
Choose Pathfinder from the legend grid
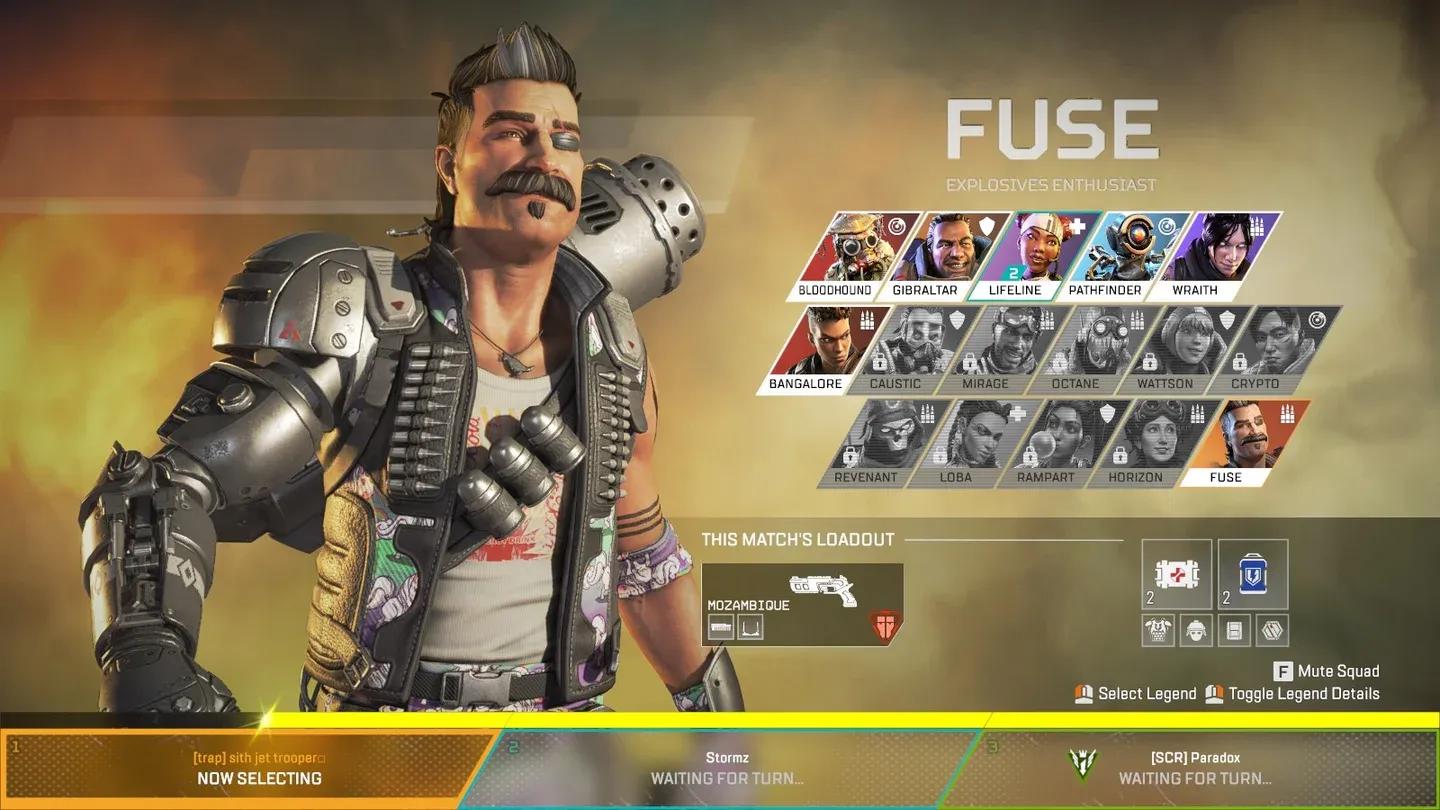click(1125, 250)
